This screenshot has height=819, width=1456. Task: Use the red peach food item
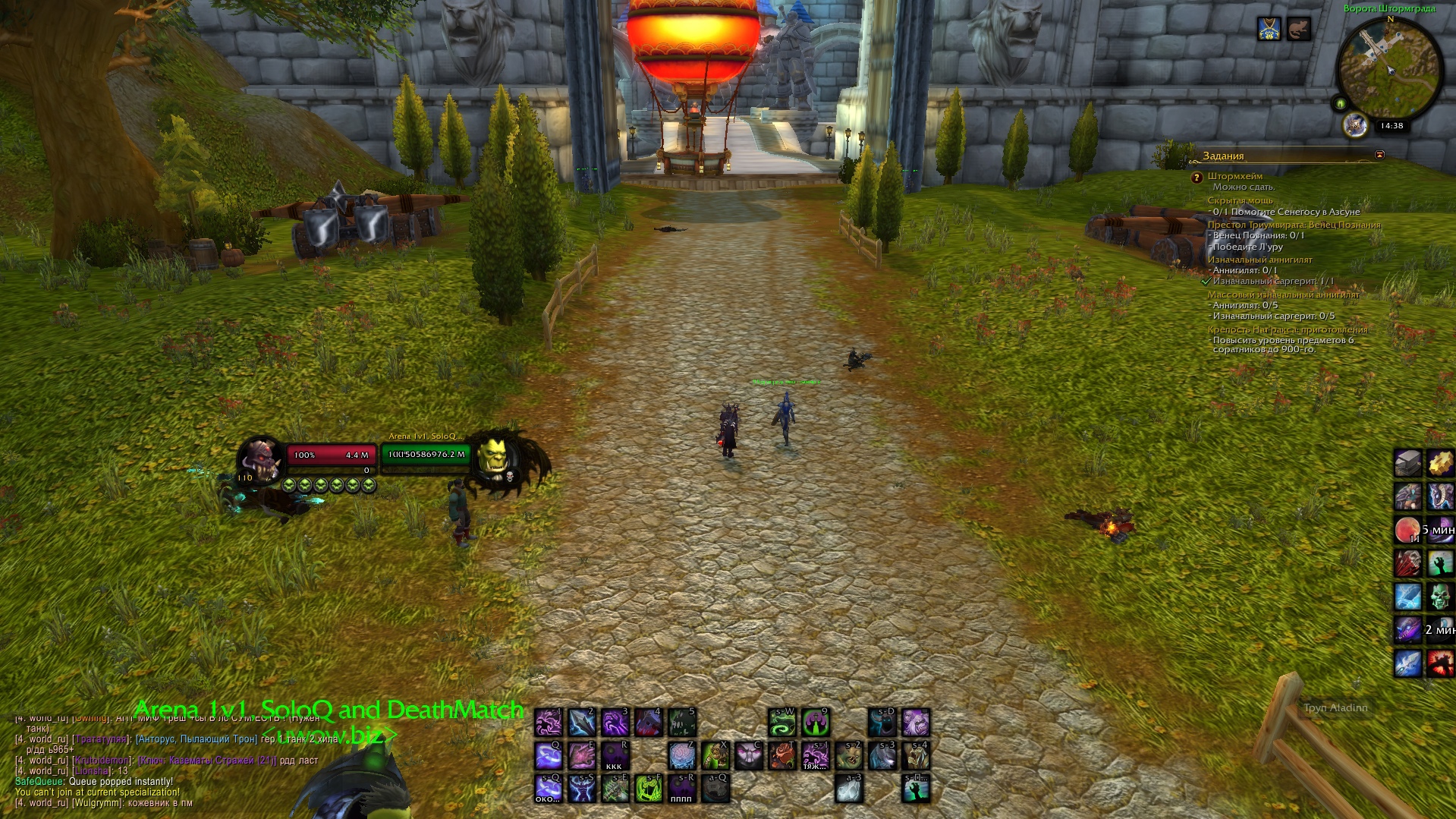(1407, 530)
